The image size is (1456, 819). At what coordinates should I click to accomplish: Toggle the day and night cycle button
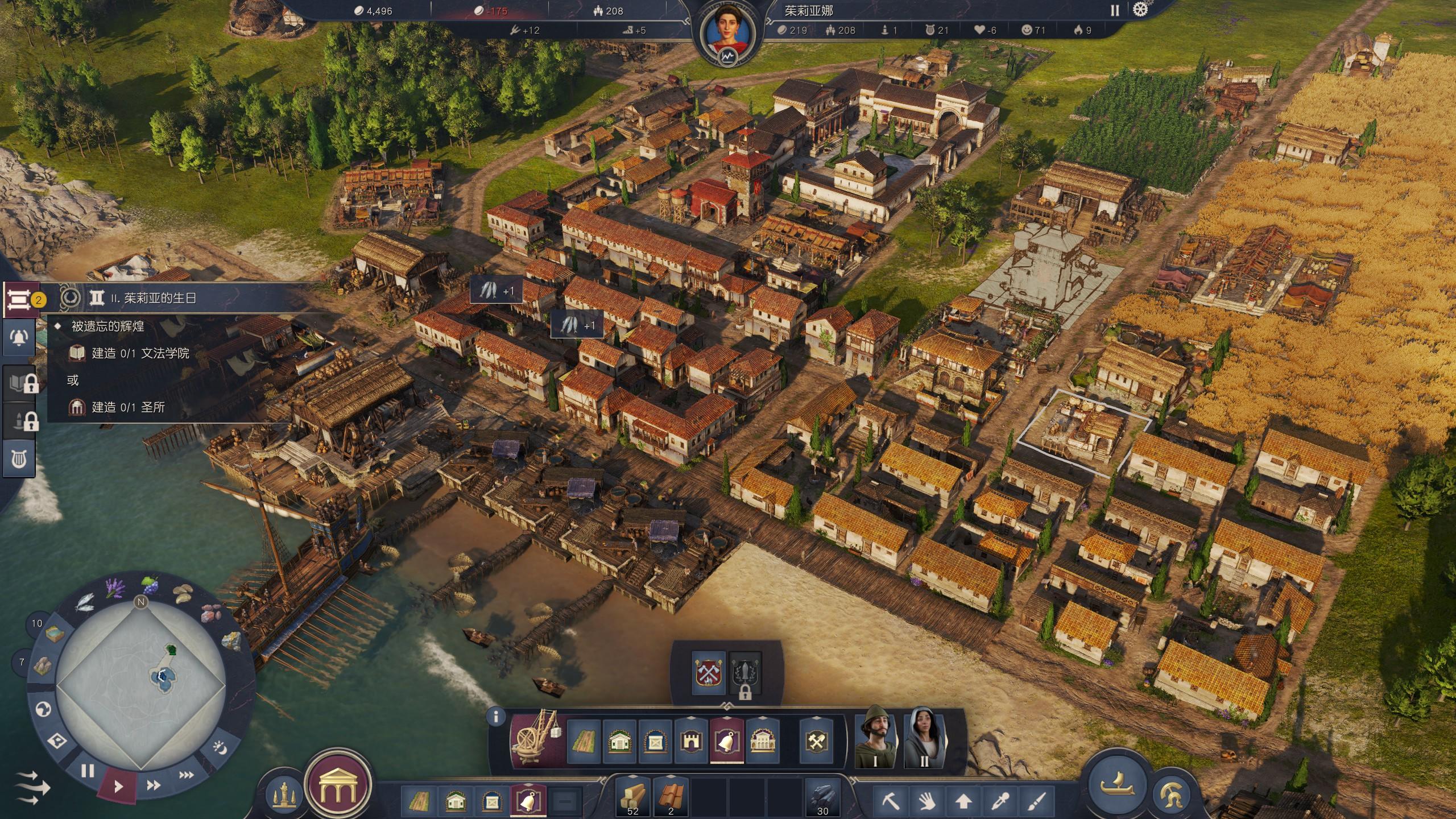(x=221, y=747)
